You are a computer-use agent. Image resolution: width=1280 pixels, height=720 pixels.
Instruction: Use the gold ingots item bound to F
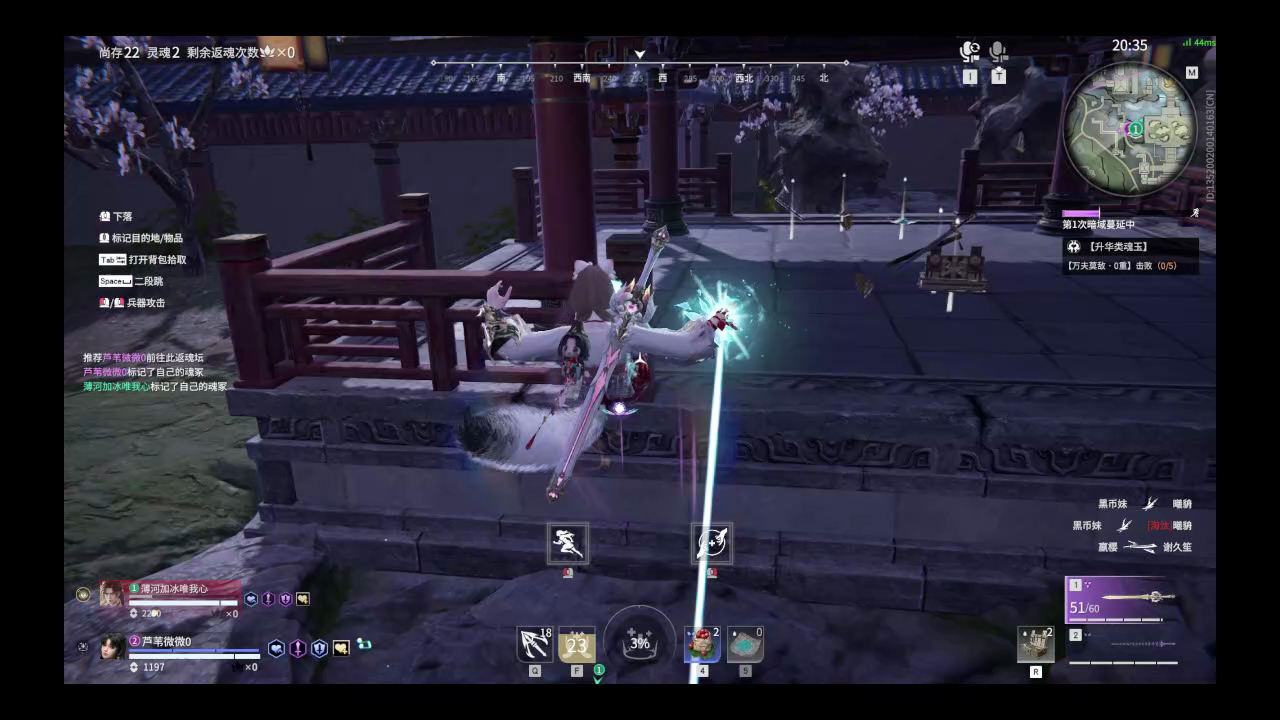point(577,643)
